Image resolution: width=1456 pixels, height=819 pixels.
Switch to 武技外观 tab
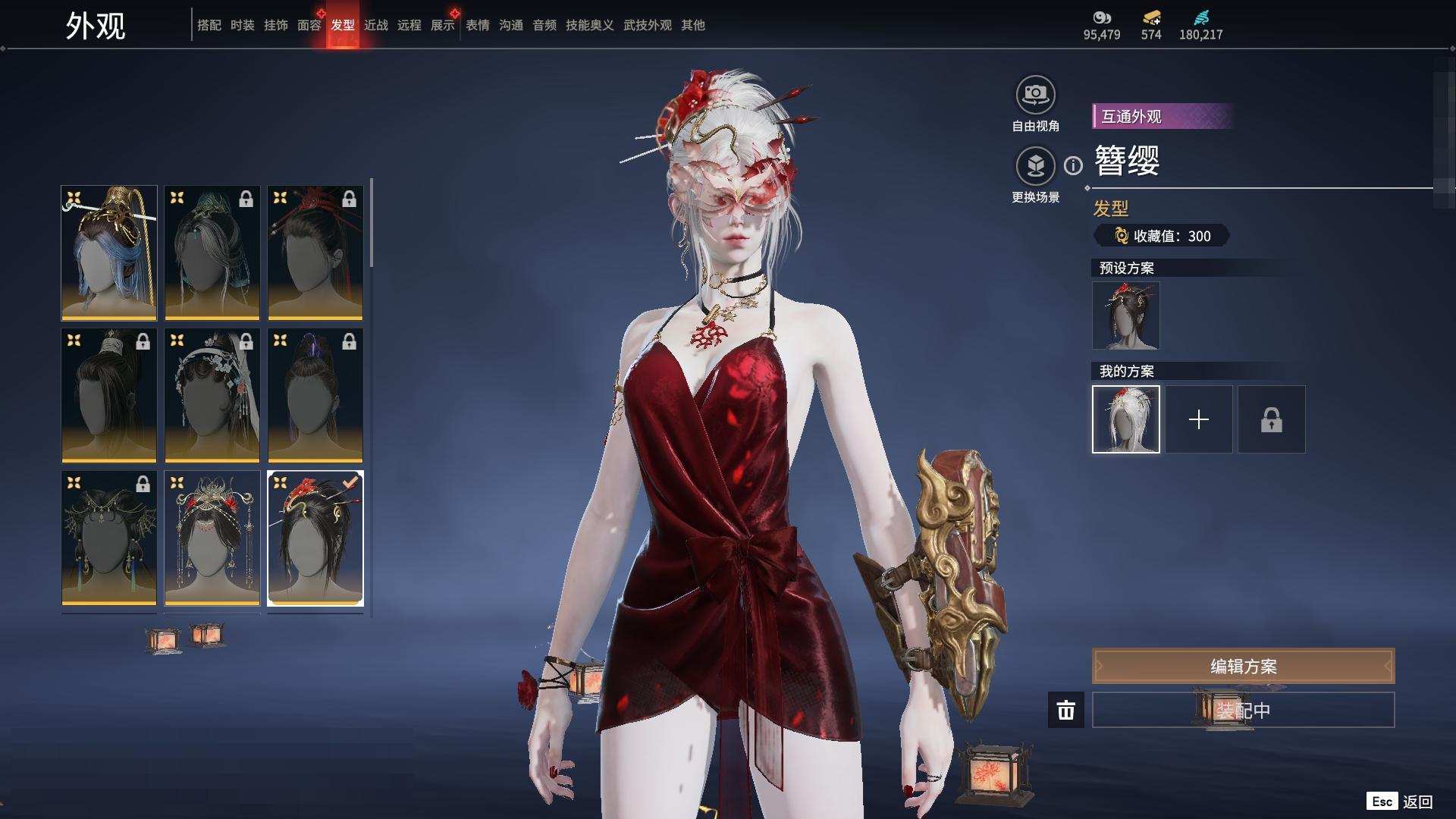click(x=647, y=25)
